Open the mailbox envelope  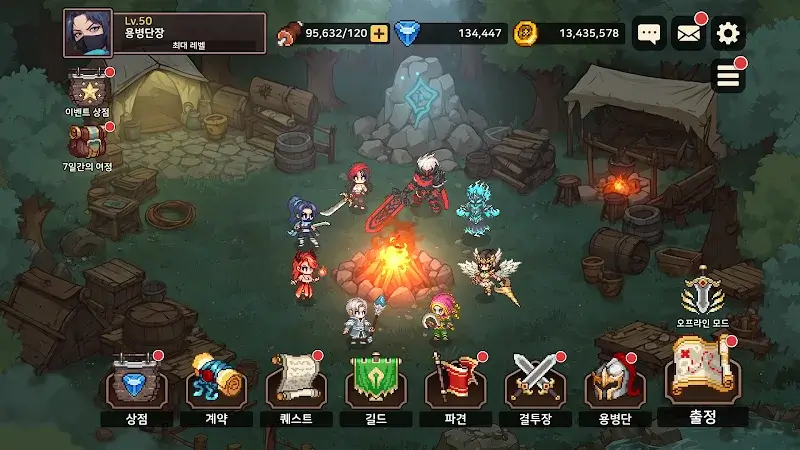[x=688, y=34]
